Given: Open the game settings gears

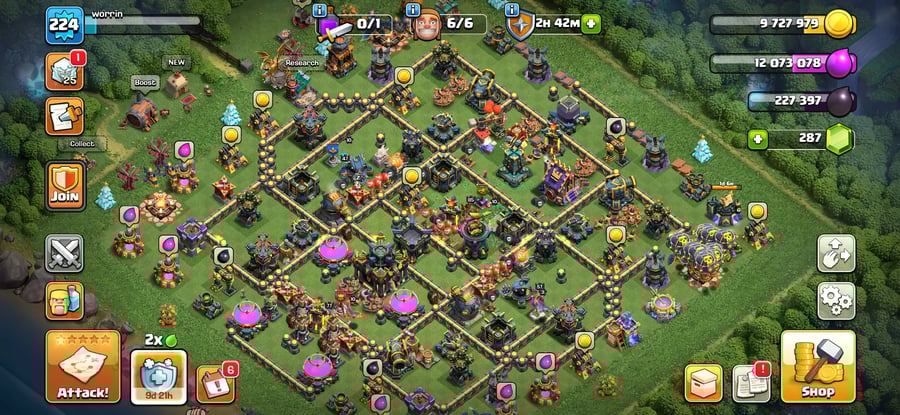Looking at the screenshot, I should click(835, 298).
